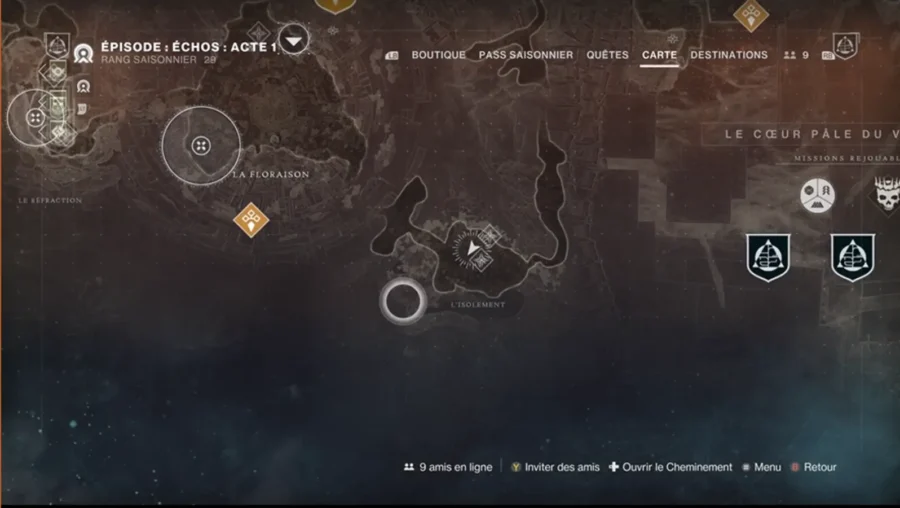The height and width of the screenshot is (508, 900).
Task: Open the Quêtes tab
Action: 608,55
